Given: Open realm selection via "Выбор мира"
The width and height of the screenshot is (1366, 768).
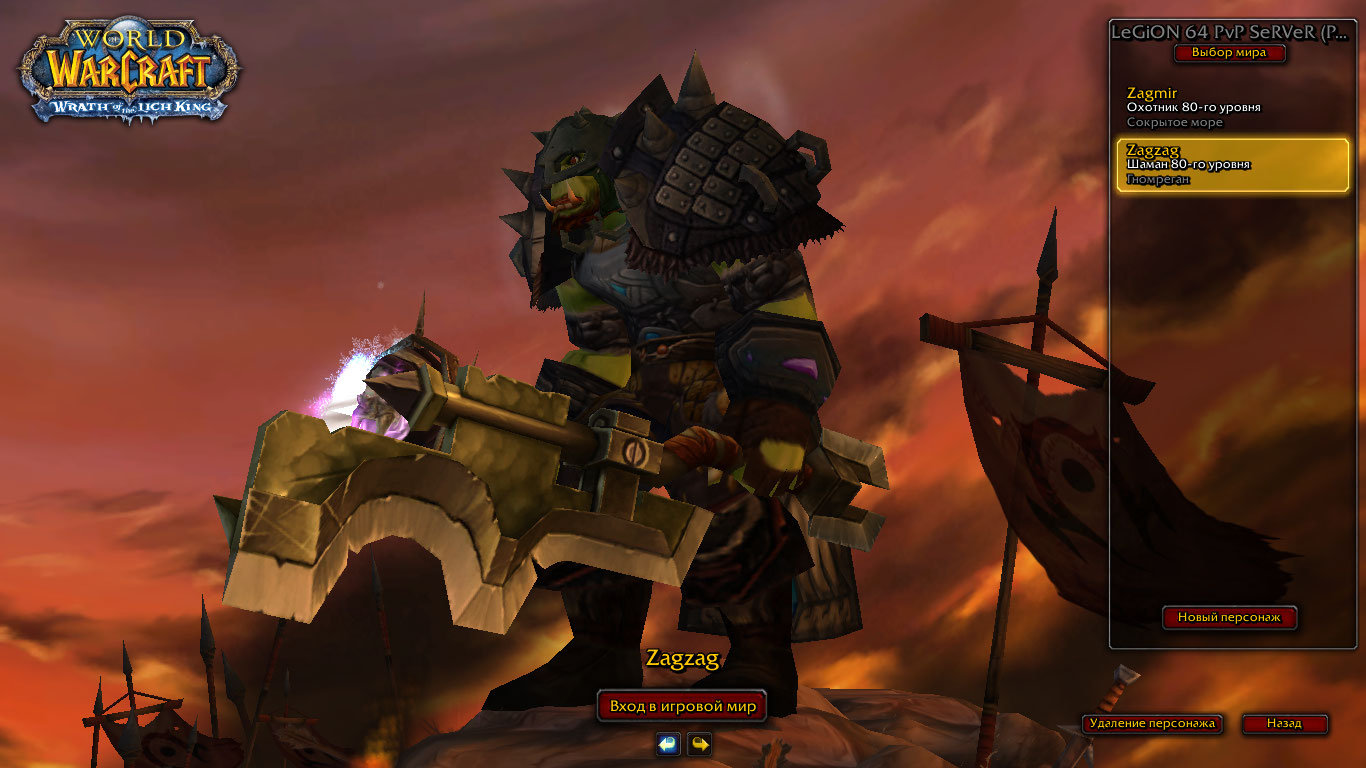Looking at the screenshot, I should 1228,53.
